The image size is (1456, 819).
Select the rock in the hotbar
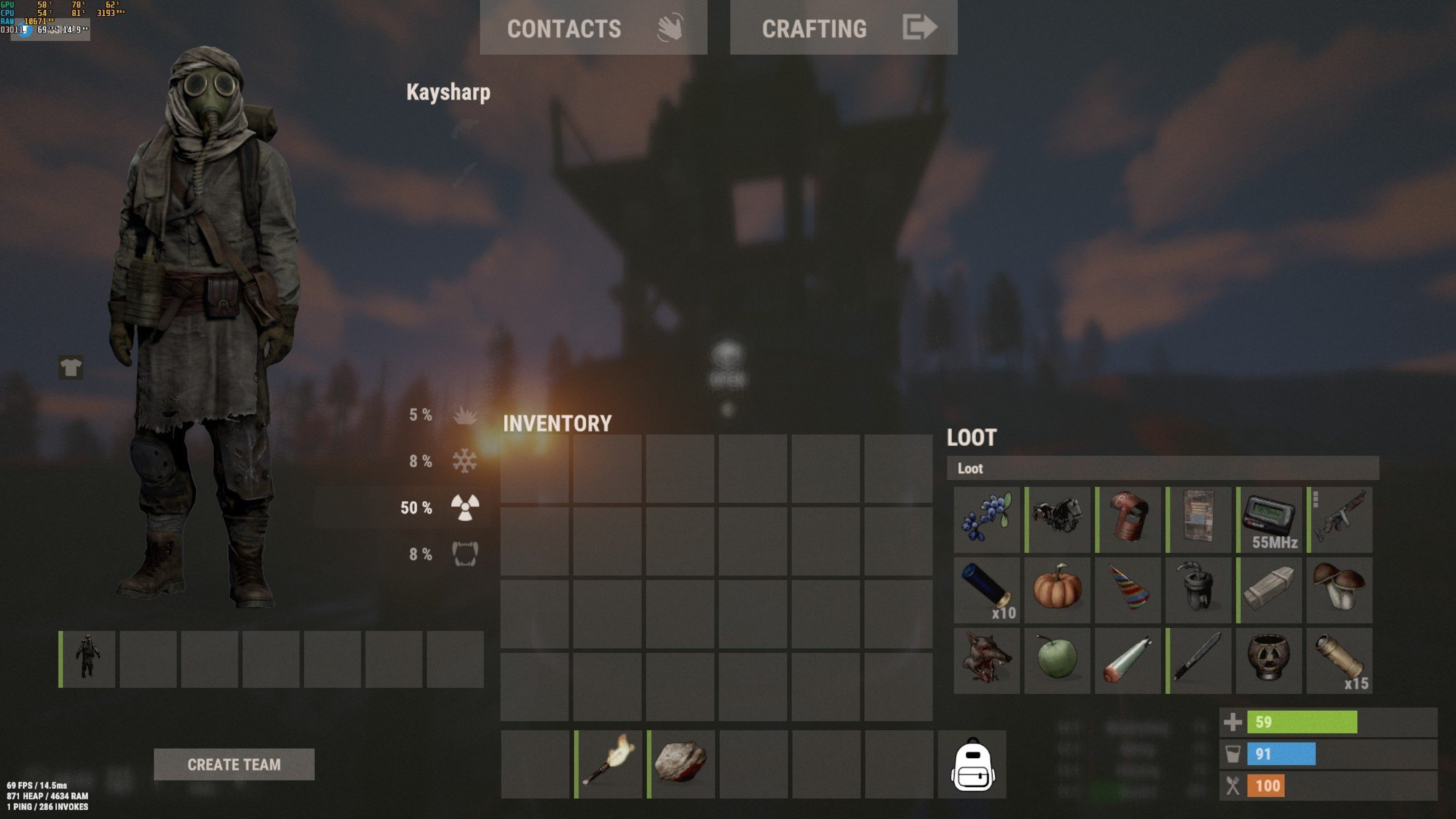[x=681, y=764]
